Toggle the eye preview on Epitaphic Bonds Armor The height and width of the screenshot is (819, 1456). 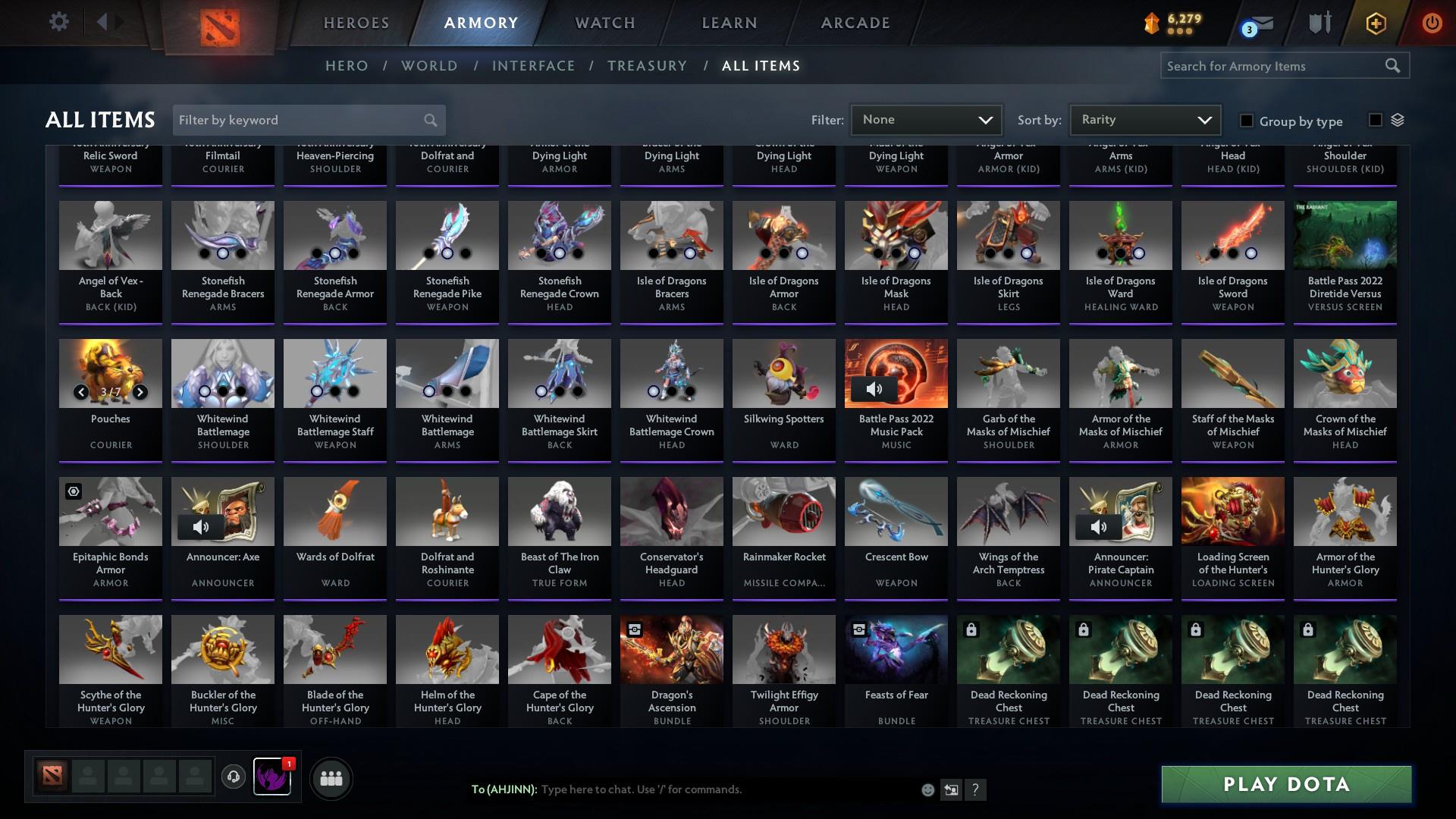(x=73, y=491)
